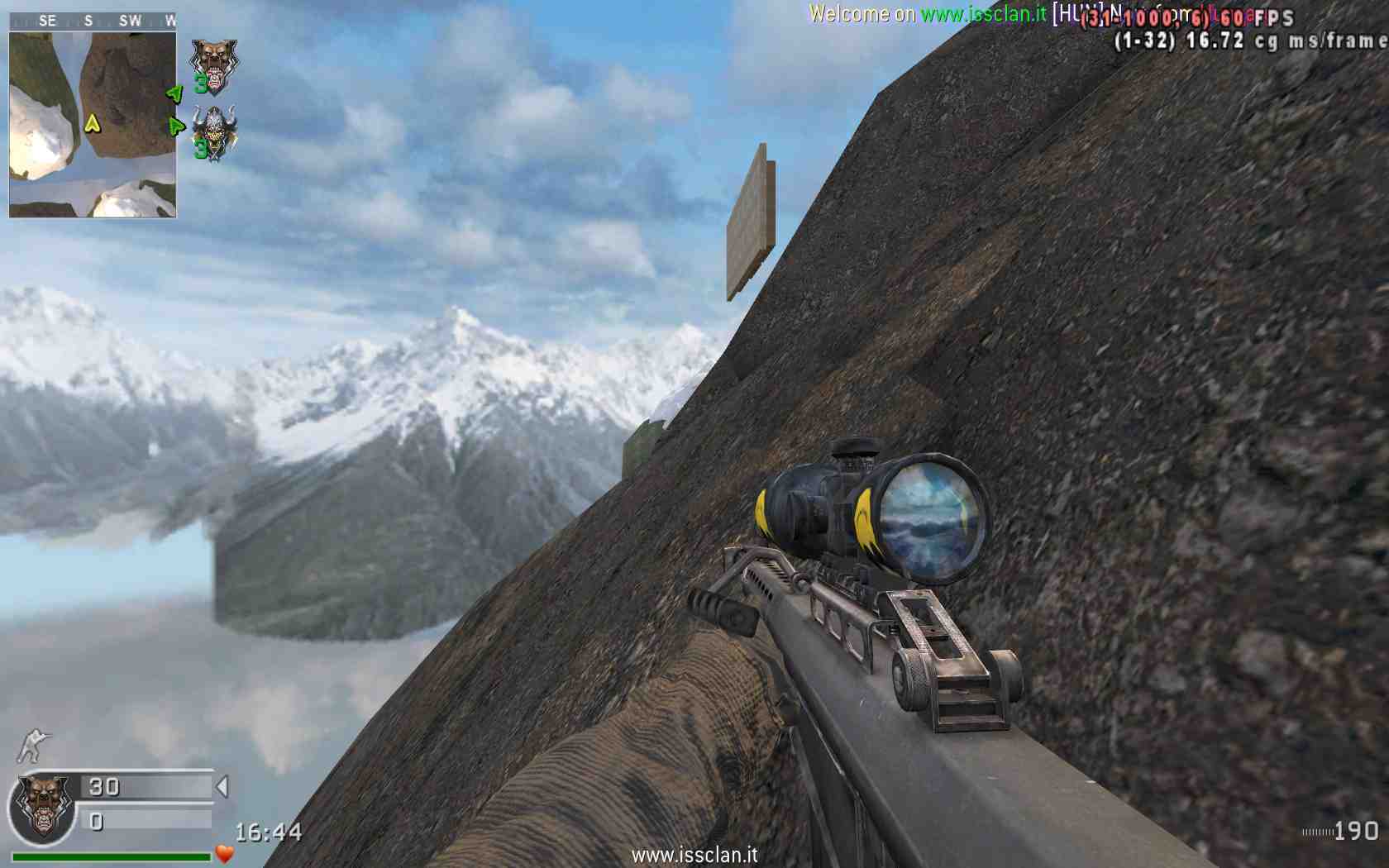The image size is (1389, 868).
Task: Click the compass strip above the minimap
Action: point(93,21)
